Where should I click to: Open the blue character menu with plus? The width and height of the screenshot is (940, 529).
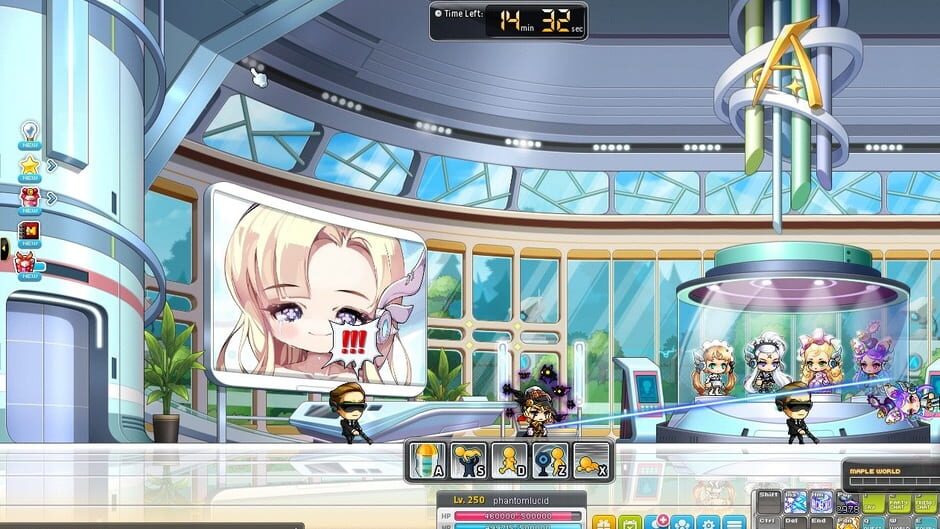[656, 522]
